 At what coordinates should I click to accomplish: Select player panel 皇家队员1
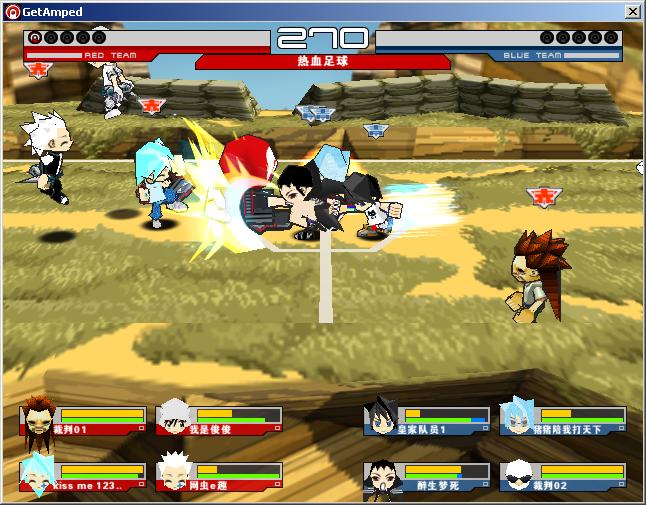(427, 419)
